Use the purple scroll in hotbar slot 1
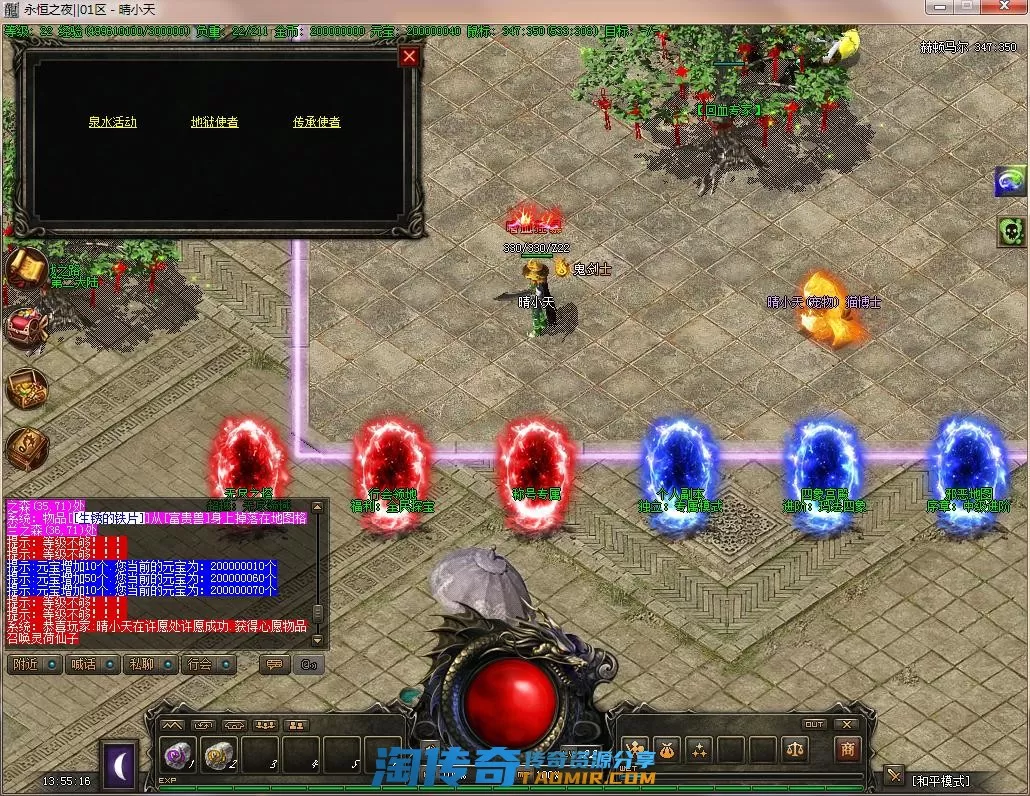The image size is (1030, 796). [180, 757]
